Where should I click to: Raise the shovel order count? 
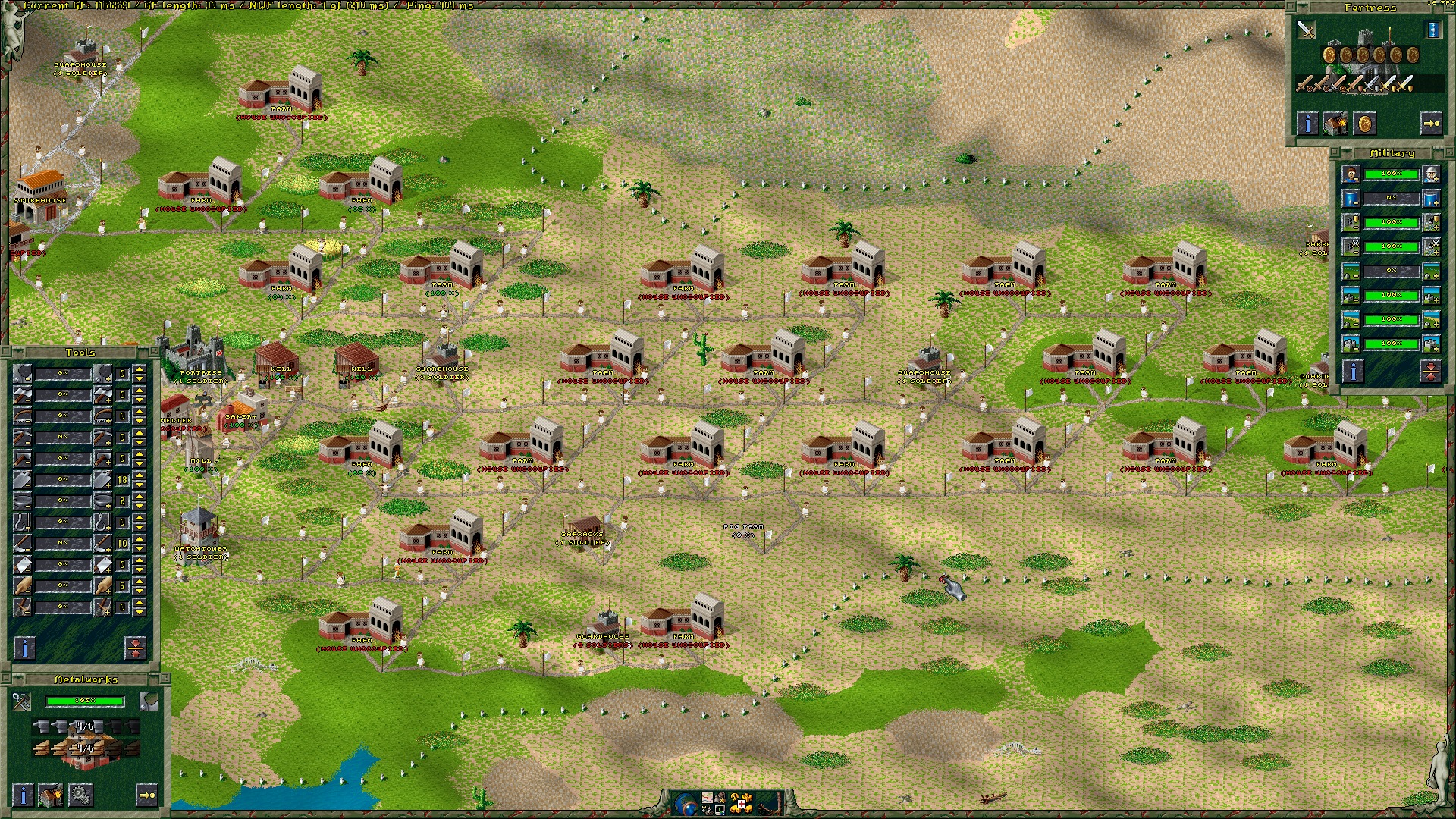pos(140,475)
